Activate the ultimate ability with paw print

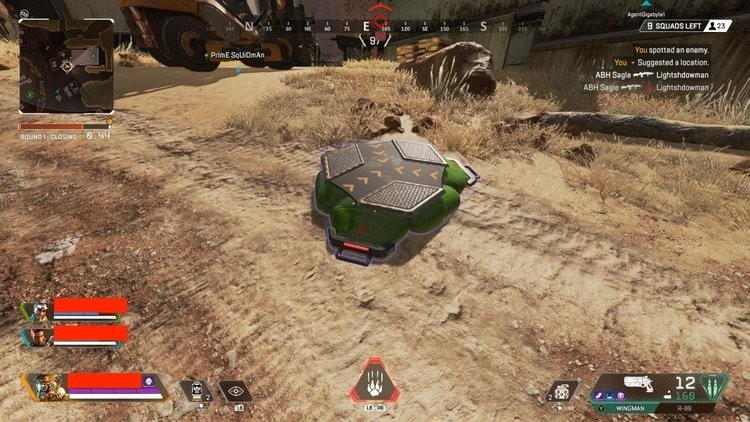(x=373, y=385)
